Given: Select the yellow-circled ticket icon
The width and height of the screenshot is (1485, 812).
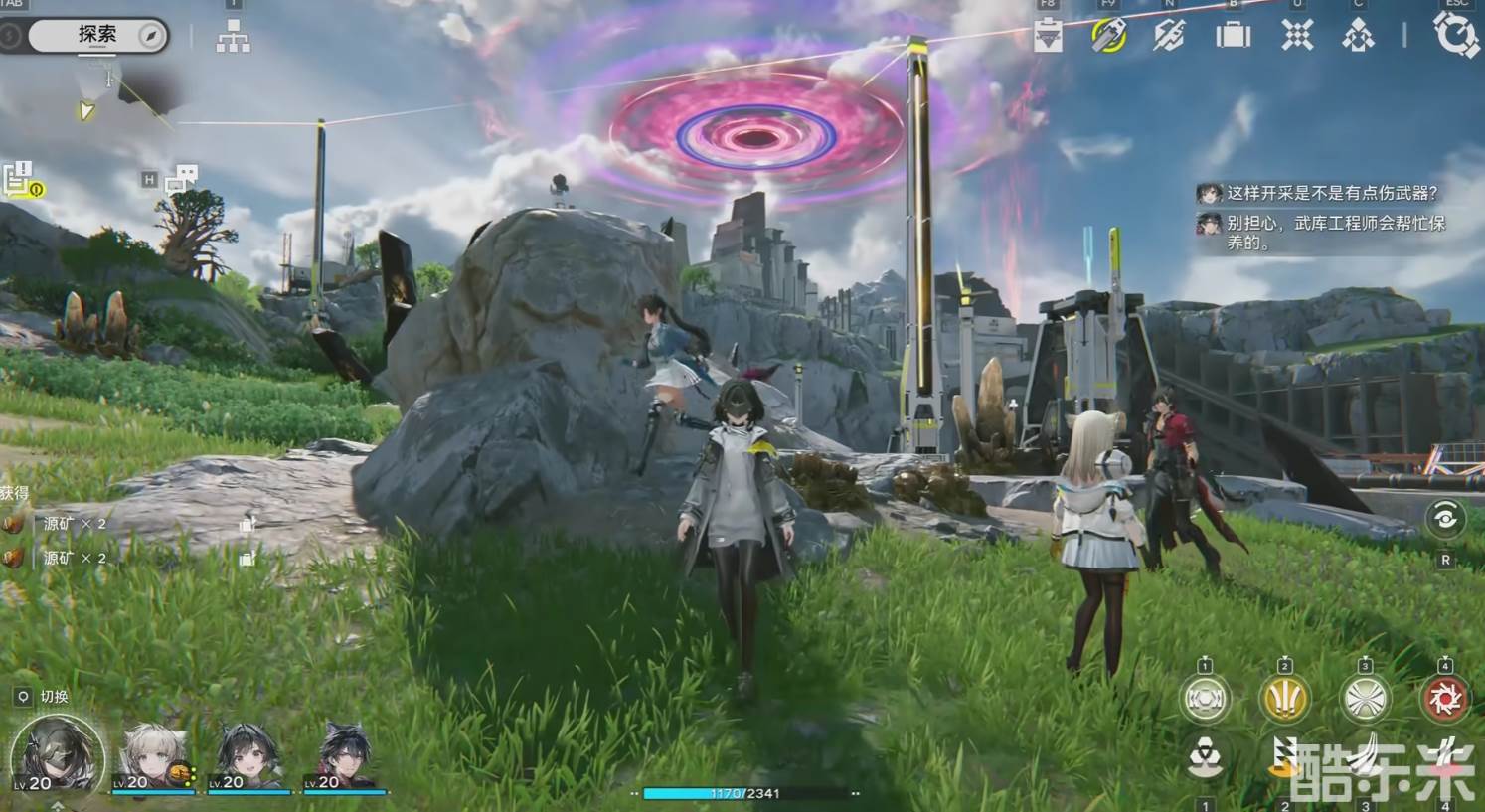Looking at the screenshot, I should coord(1108,36).
